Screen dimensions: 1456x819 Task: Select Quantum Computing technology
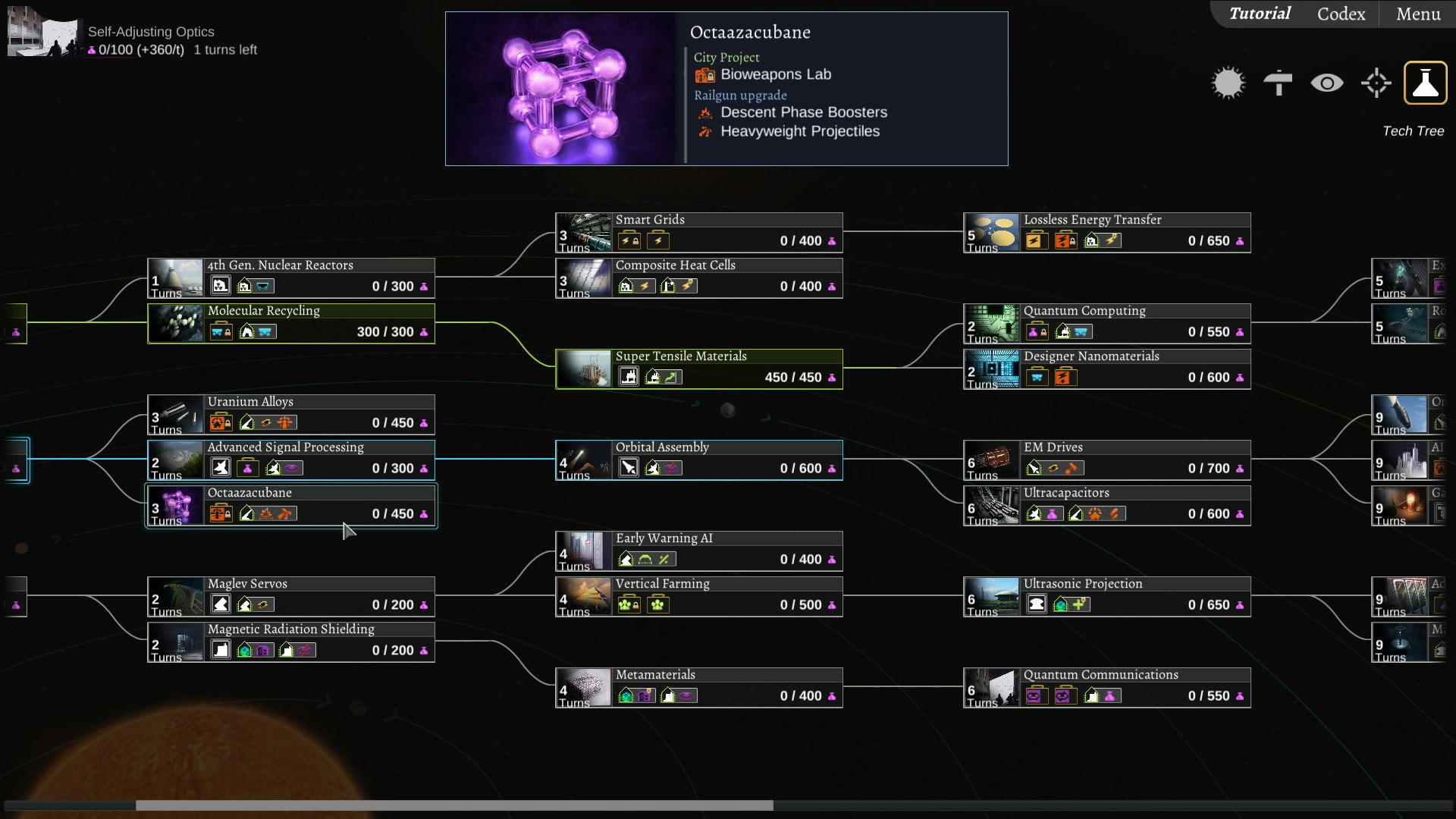click(x=1106, y=323)
